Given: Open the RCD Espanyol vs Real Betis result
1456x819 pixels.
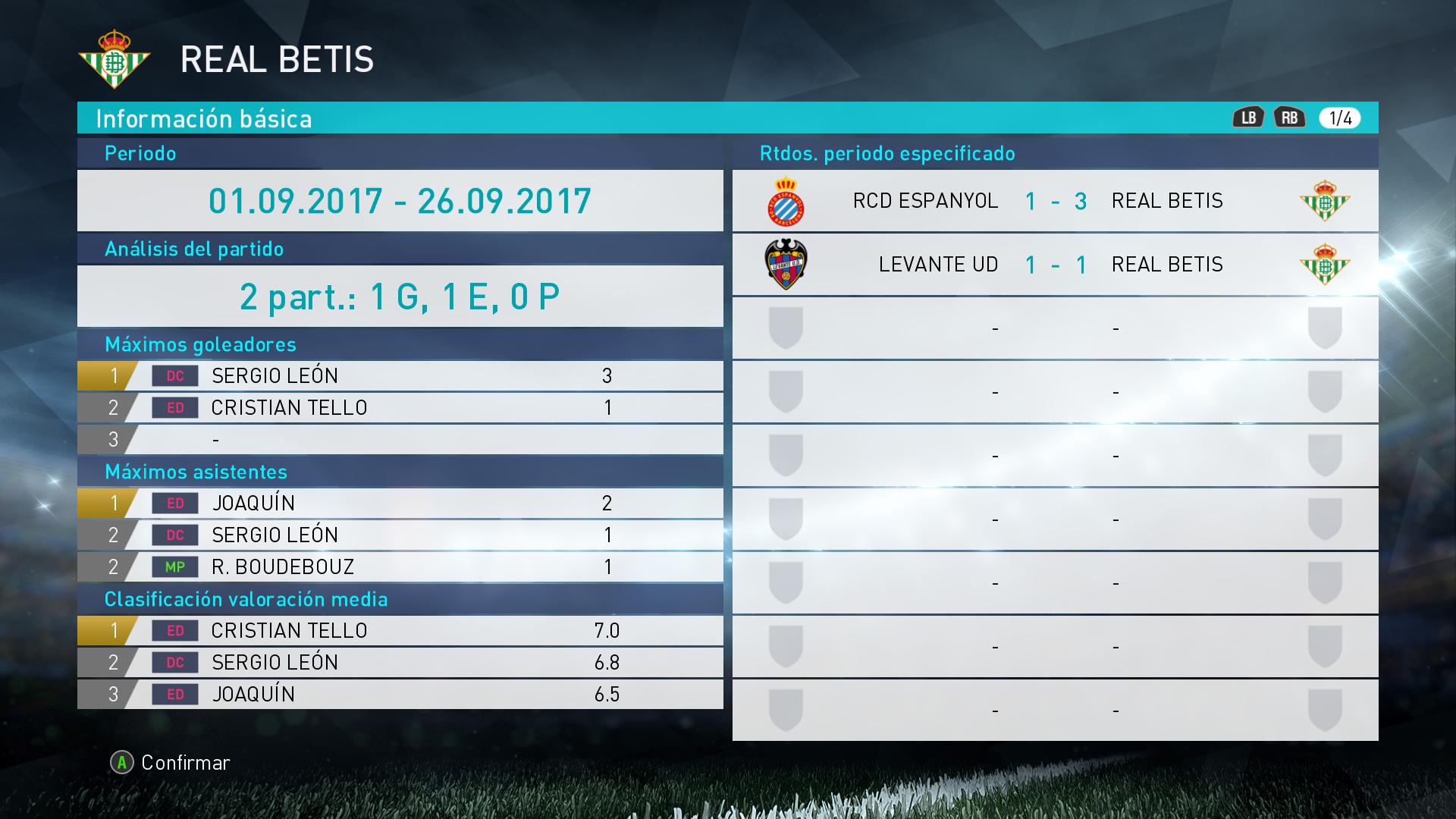Looking at the screenshot, I should pos(1054,201).
